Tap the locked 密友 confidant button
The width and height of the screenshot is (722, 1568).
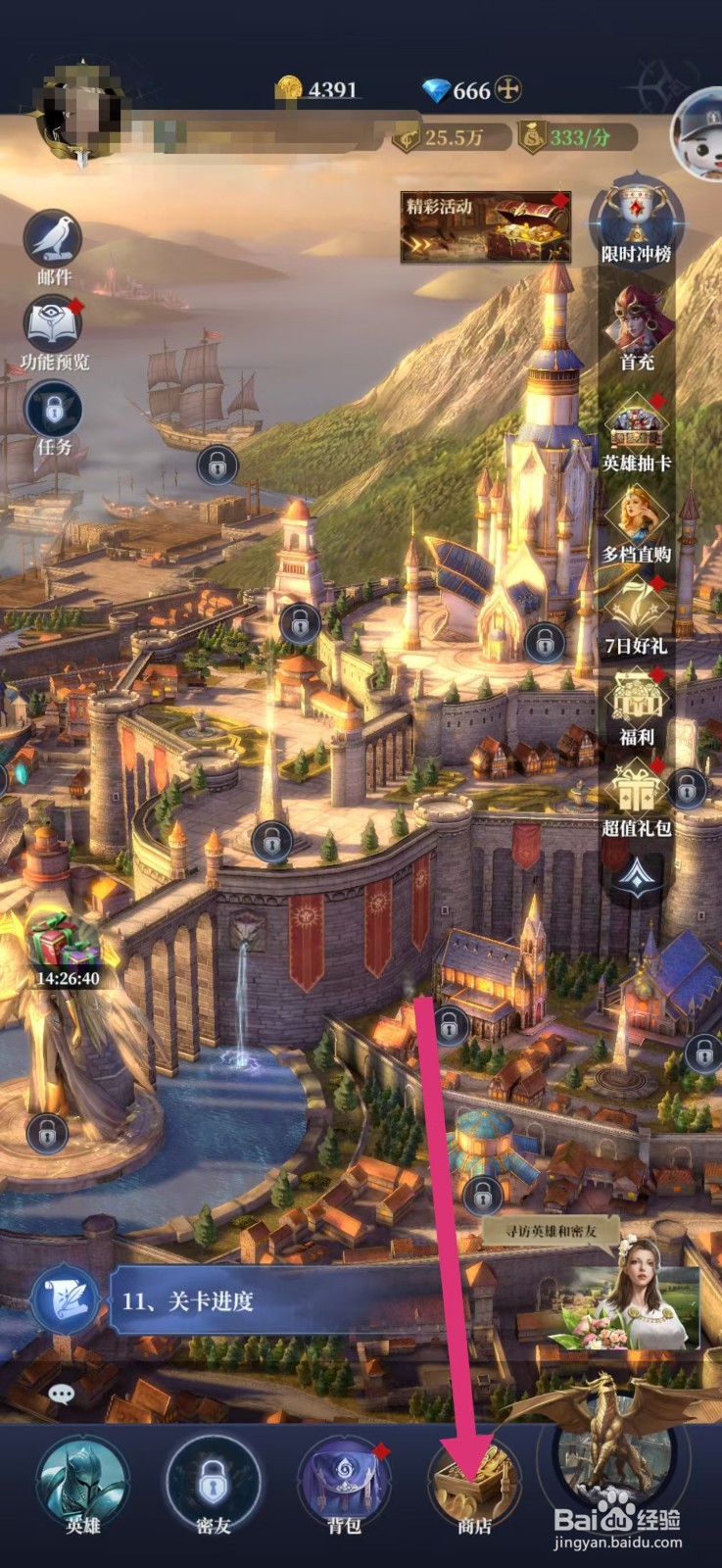213,1482
